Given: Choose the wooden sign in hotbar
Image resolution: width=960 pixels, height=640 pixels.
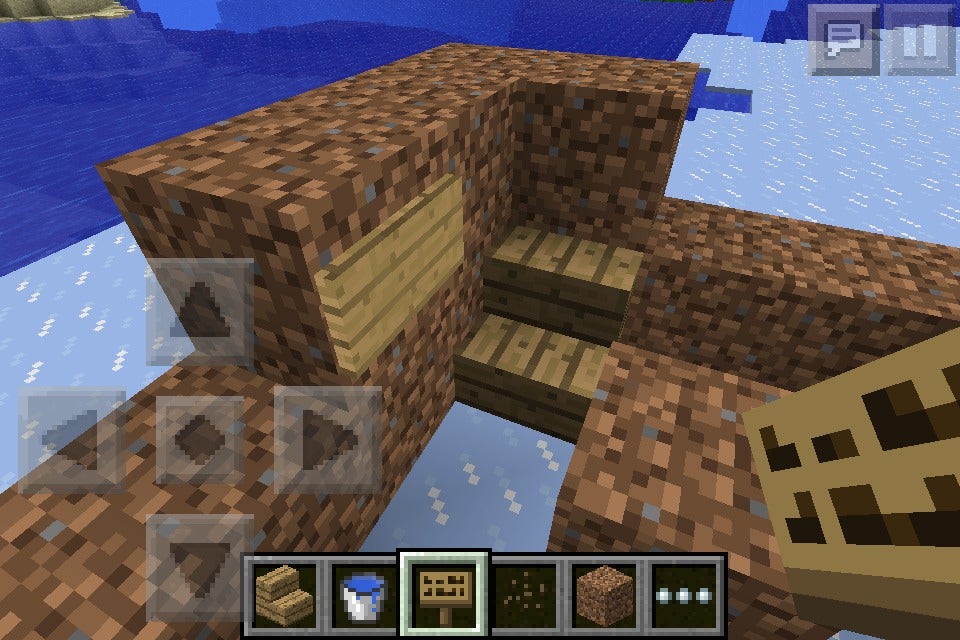Looking at the screenshot, I should pyautogui.click(x=443, y=593).
